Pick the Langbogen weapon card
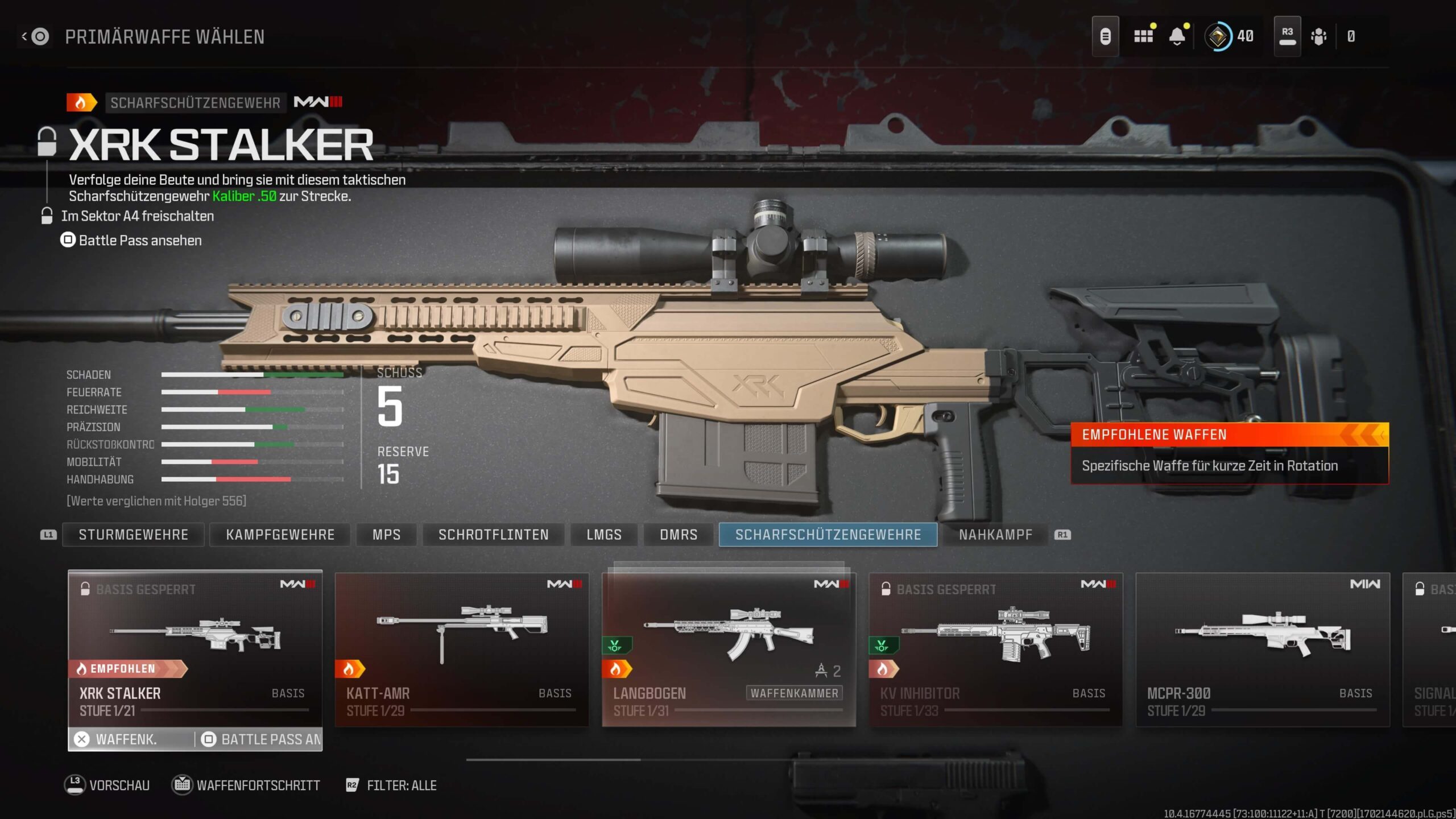The image size is (1456, 819). pyautogui.click(x=729, y=648)
